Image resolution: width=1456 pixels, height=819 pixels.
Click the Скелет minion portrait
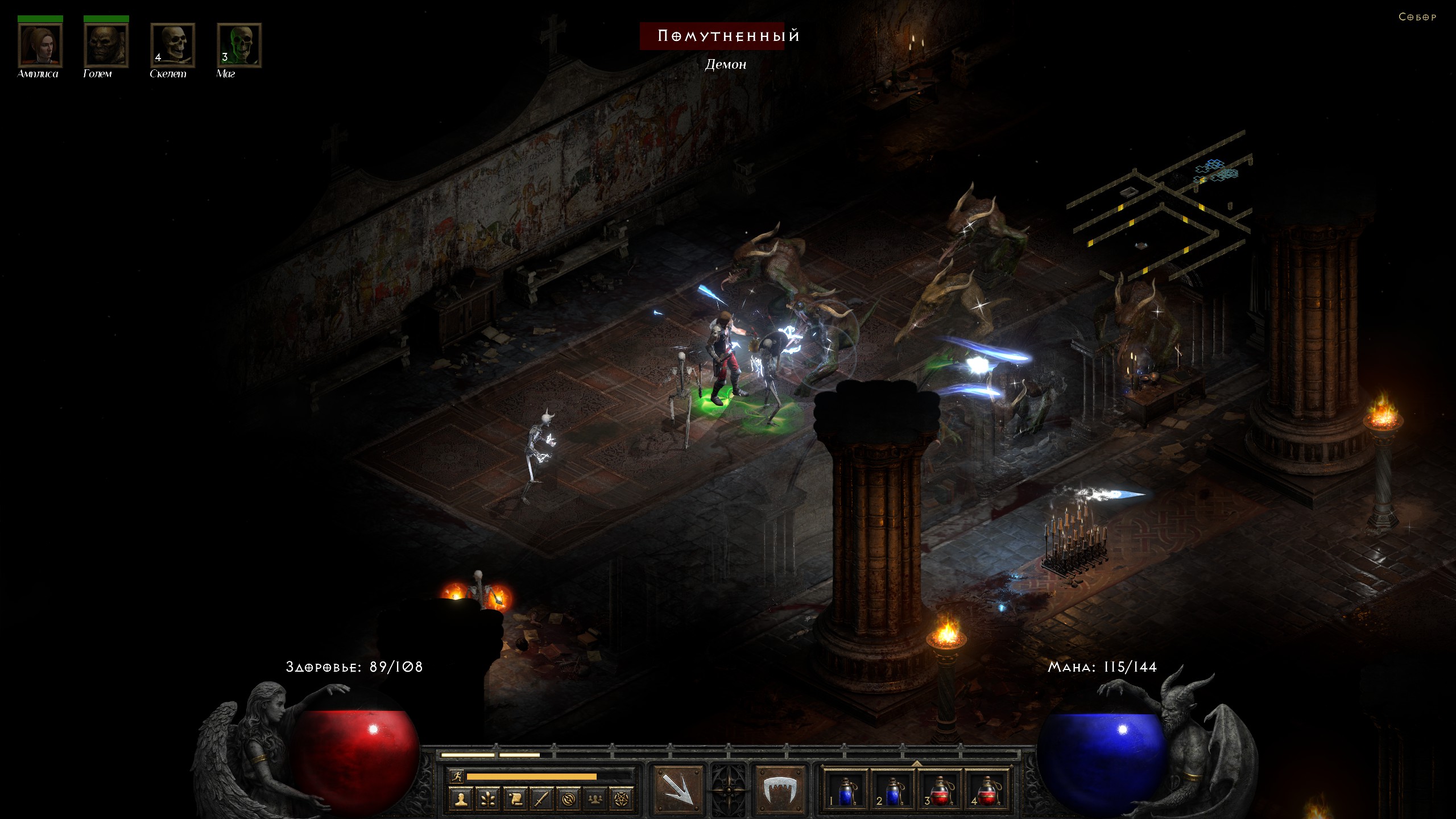coord(172,45)
